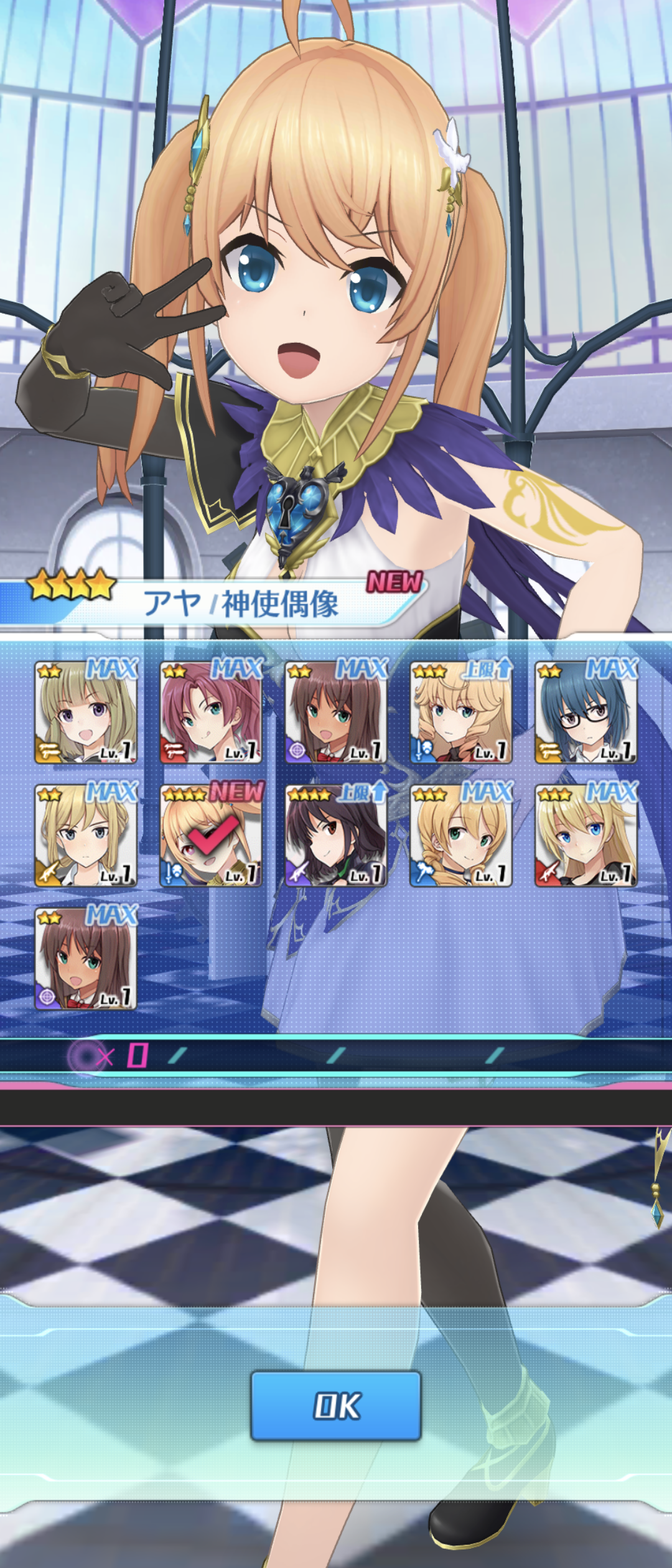This screenshot has height=1568, width=672.
Task: Select the pink-haired two-star character card
Action: (211, 712)
